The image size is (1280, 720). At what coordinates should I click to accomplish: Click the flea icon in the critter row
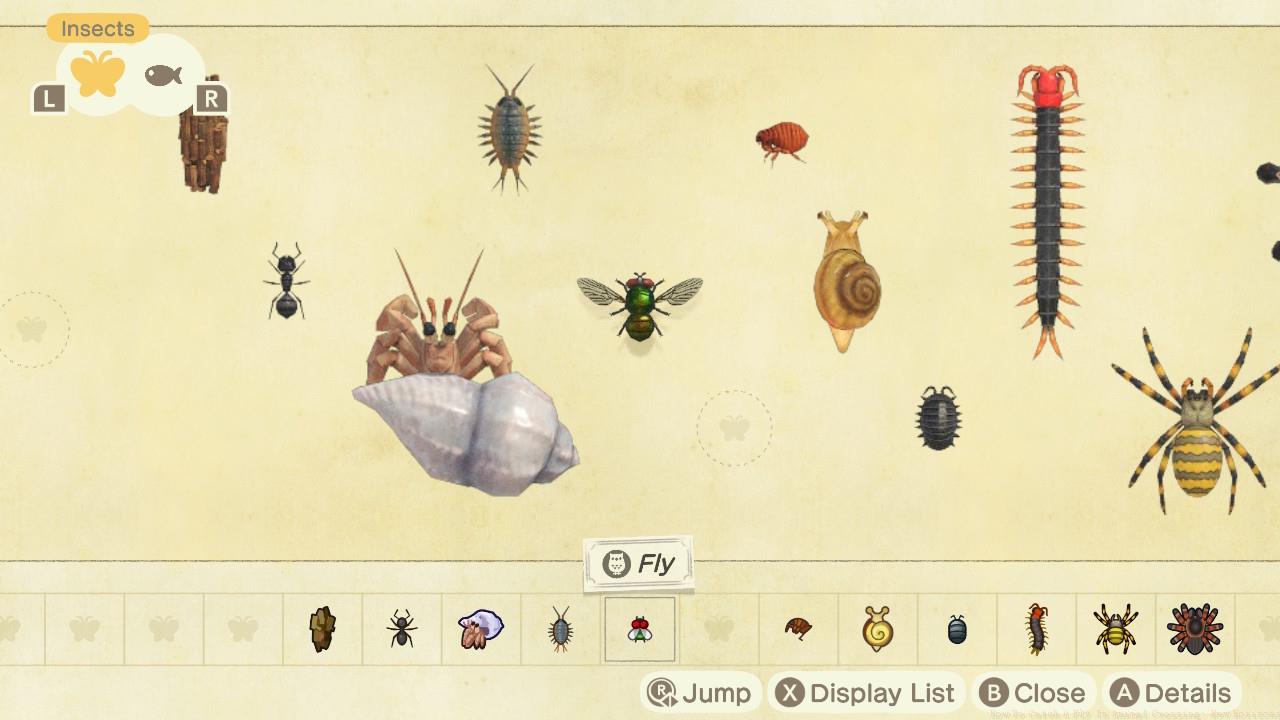coord(799,630)
